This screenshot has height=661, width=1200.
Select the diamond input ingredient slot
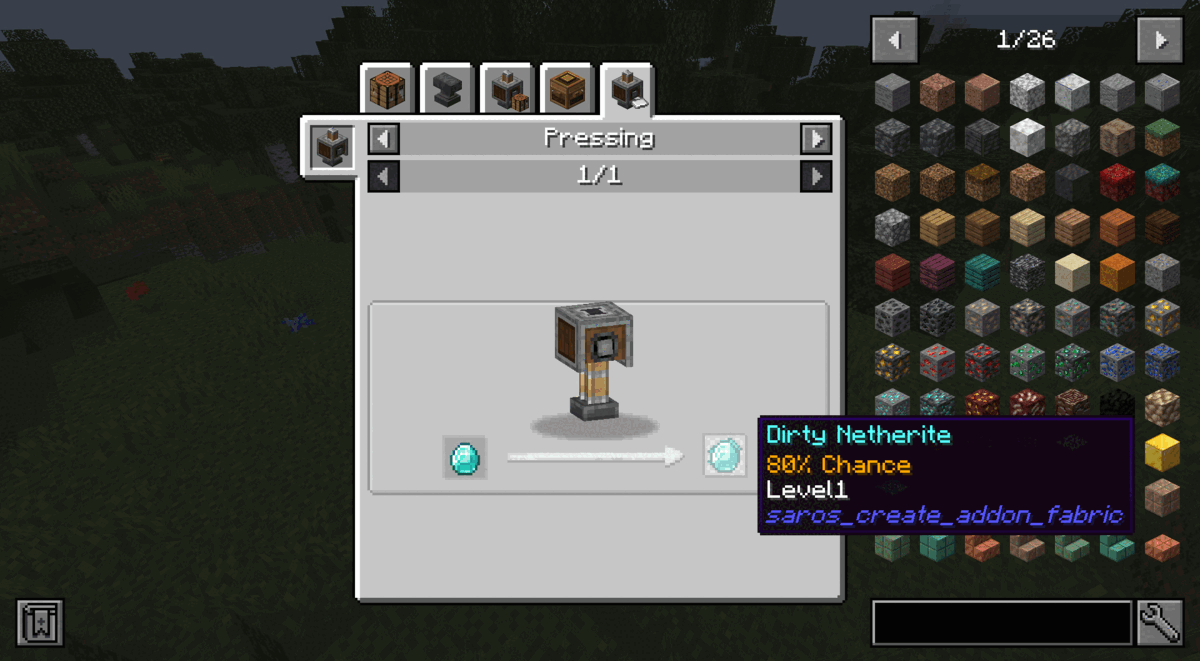(x=465, y=457)
